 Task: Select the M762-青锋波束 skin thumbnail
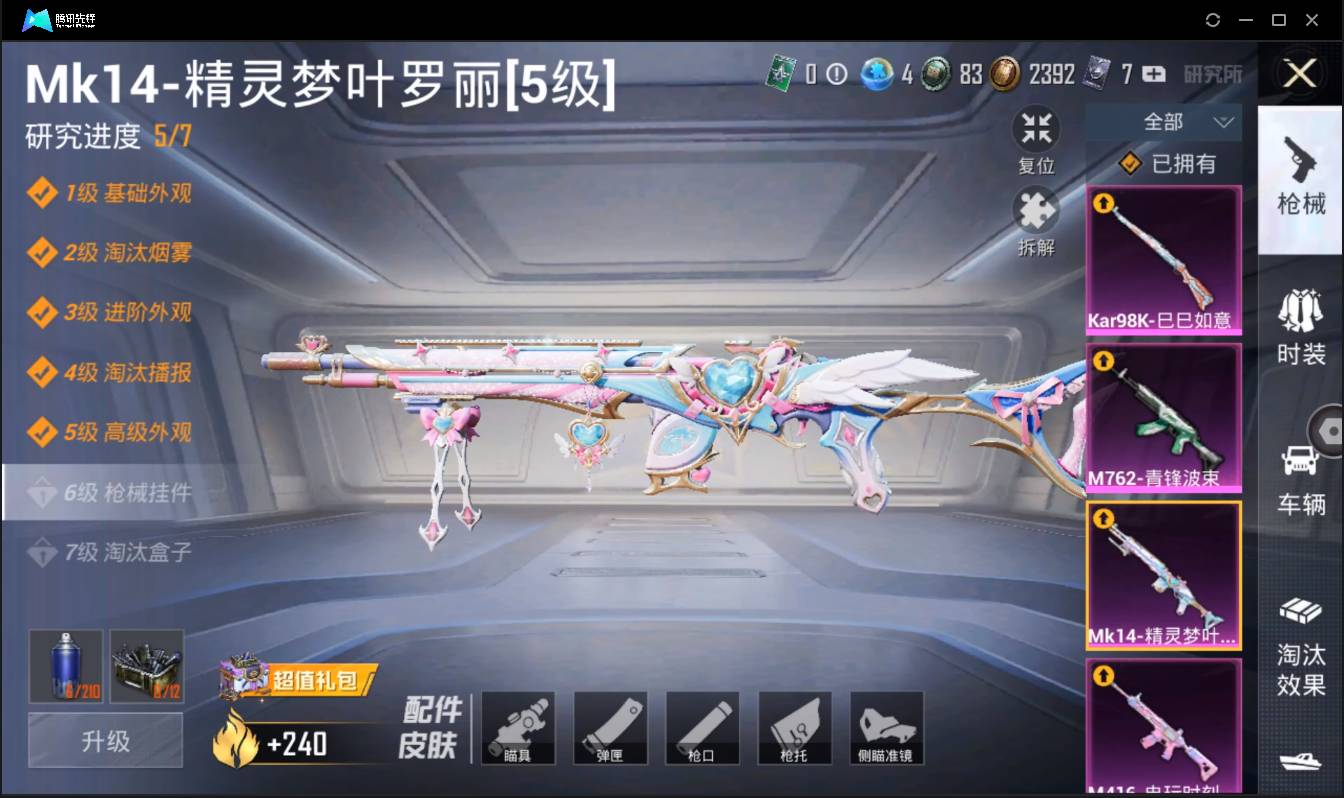click(x=1163, y=415)
